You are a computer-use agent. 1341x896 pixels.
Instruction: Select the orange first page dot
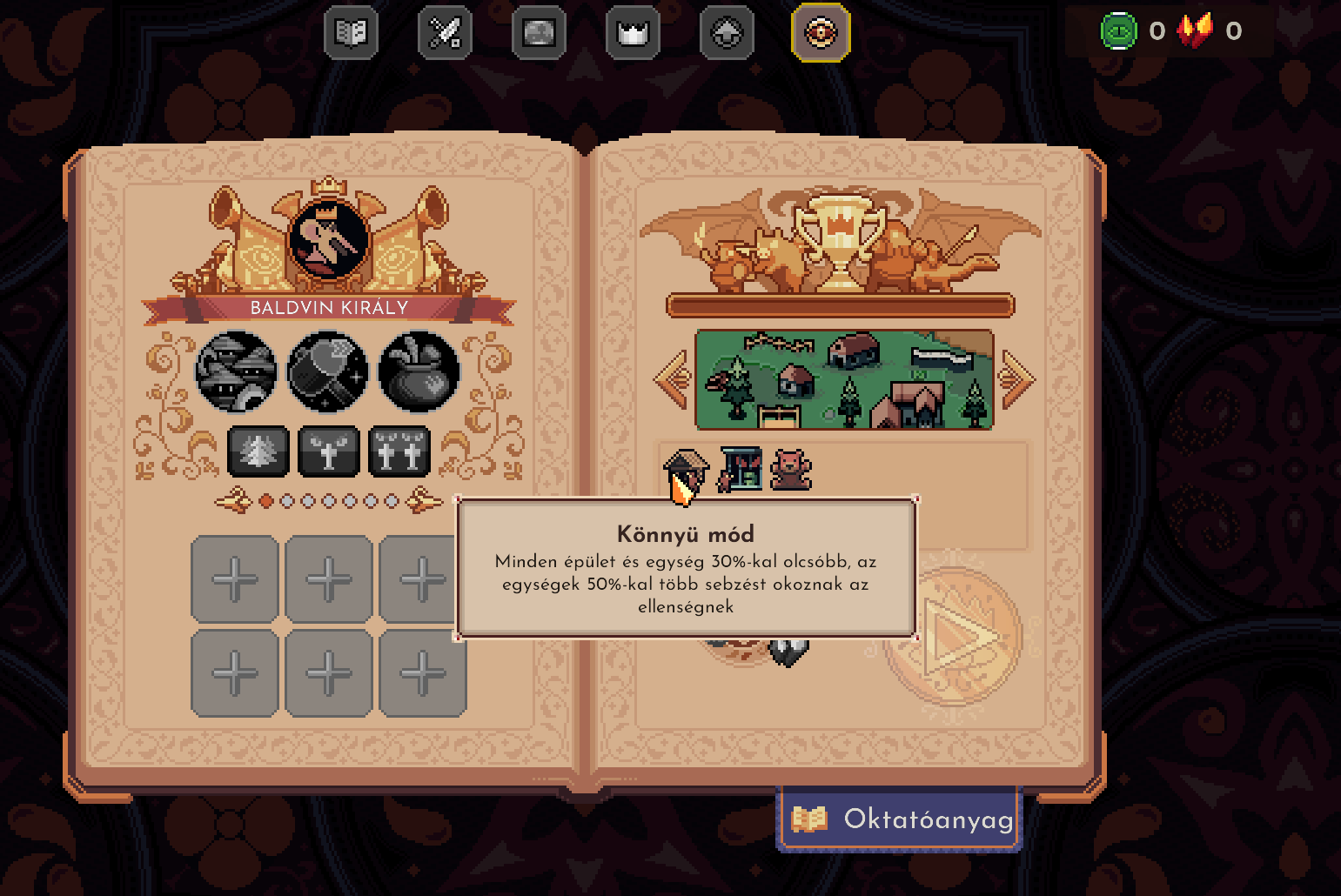266,501
